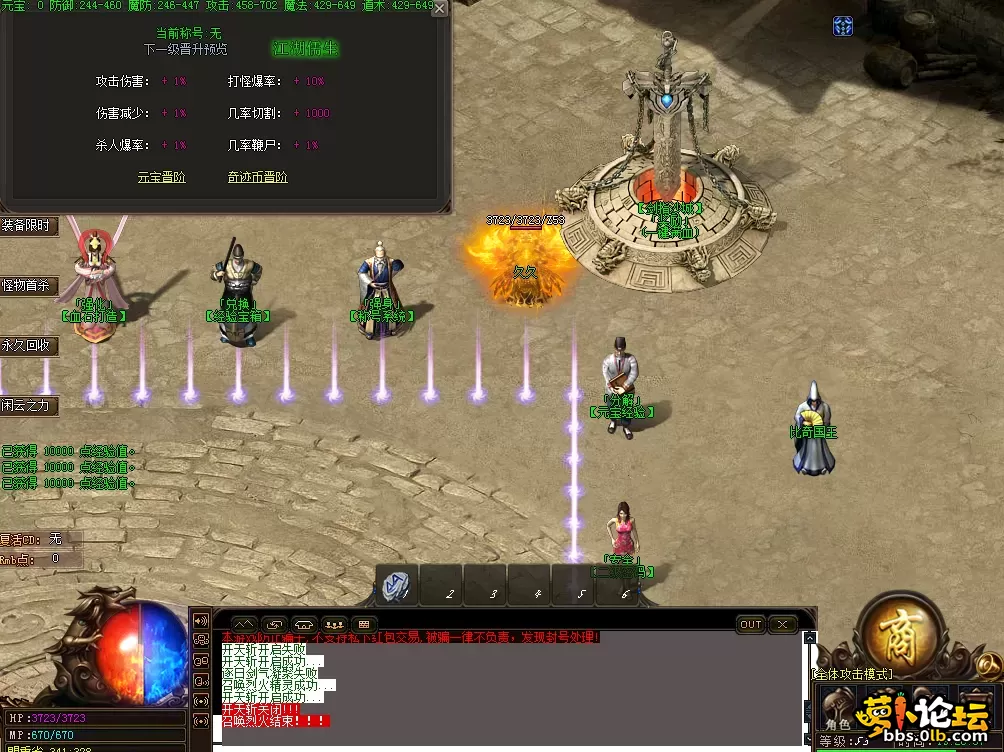Open the 怪物首杀 side menu
Image resolution: width=1004 pixels, height=752 pixels.
click(x=26, y=285)
